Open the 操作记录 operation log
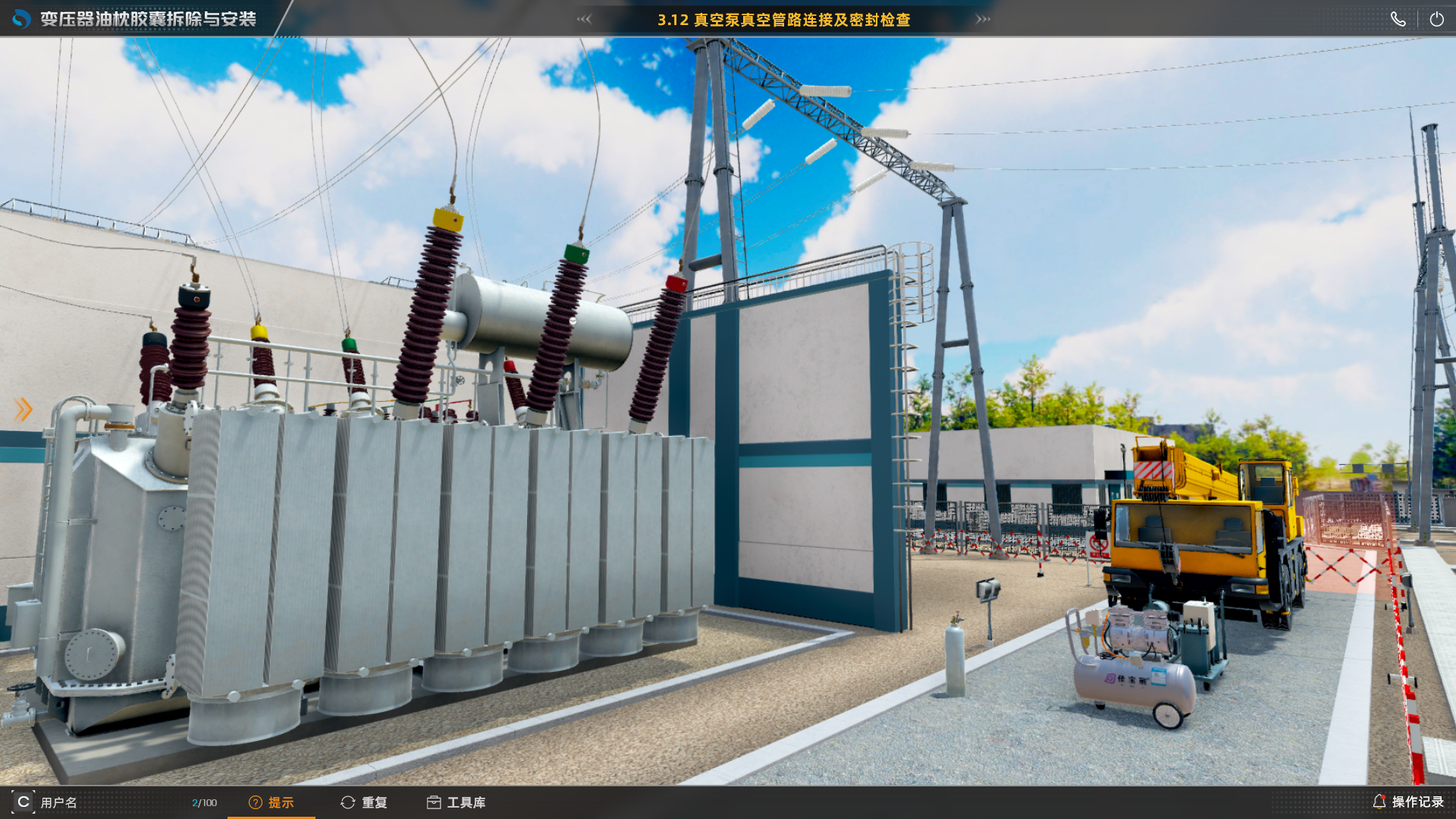1456x819 pixels. pos(1408,802)
